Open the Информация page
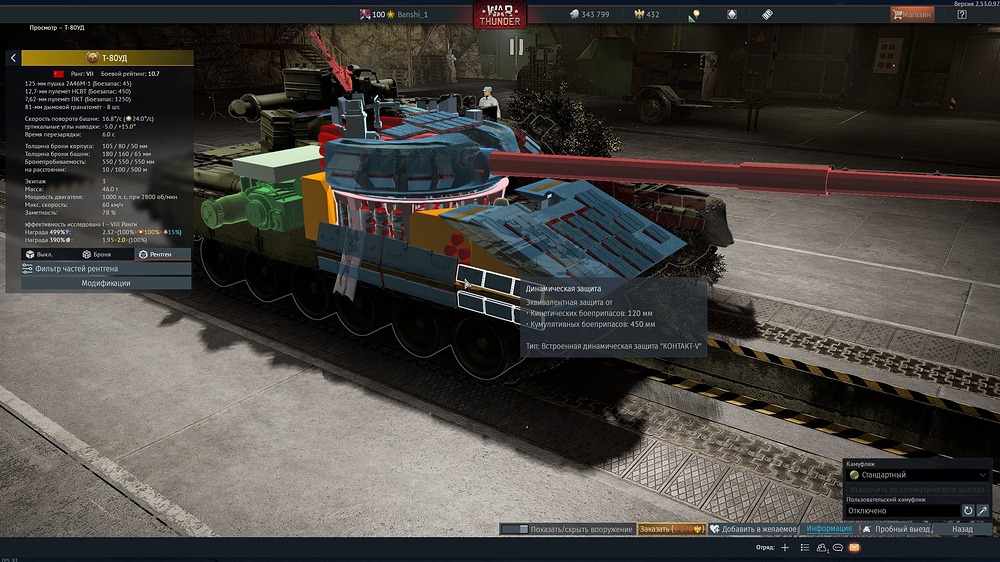1000x562 pixels. tap(829, 529)
